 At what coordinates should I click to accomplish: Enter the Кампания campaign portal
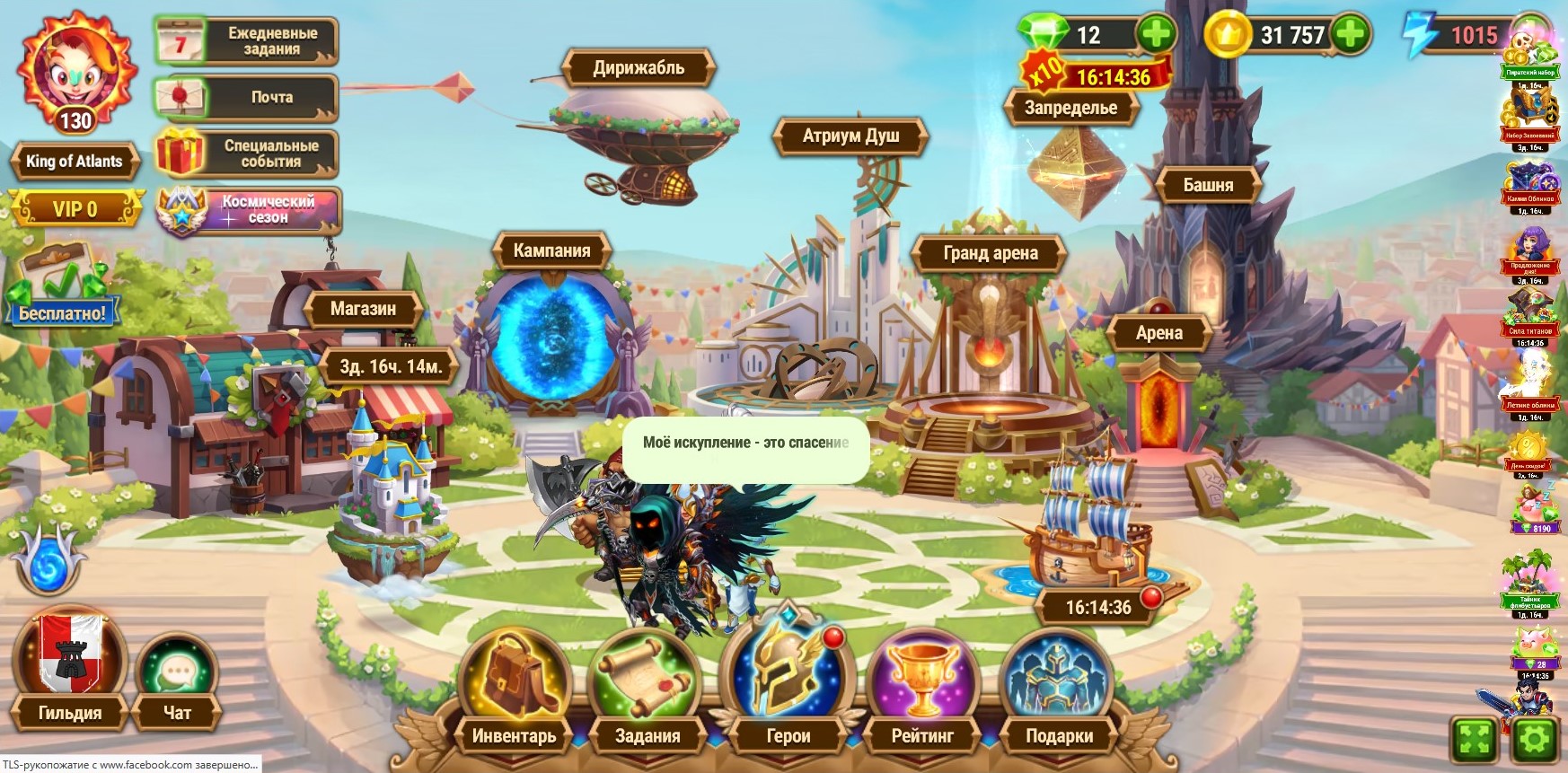552,332
